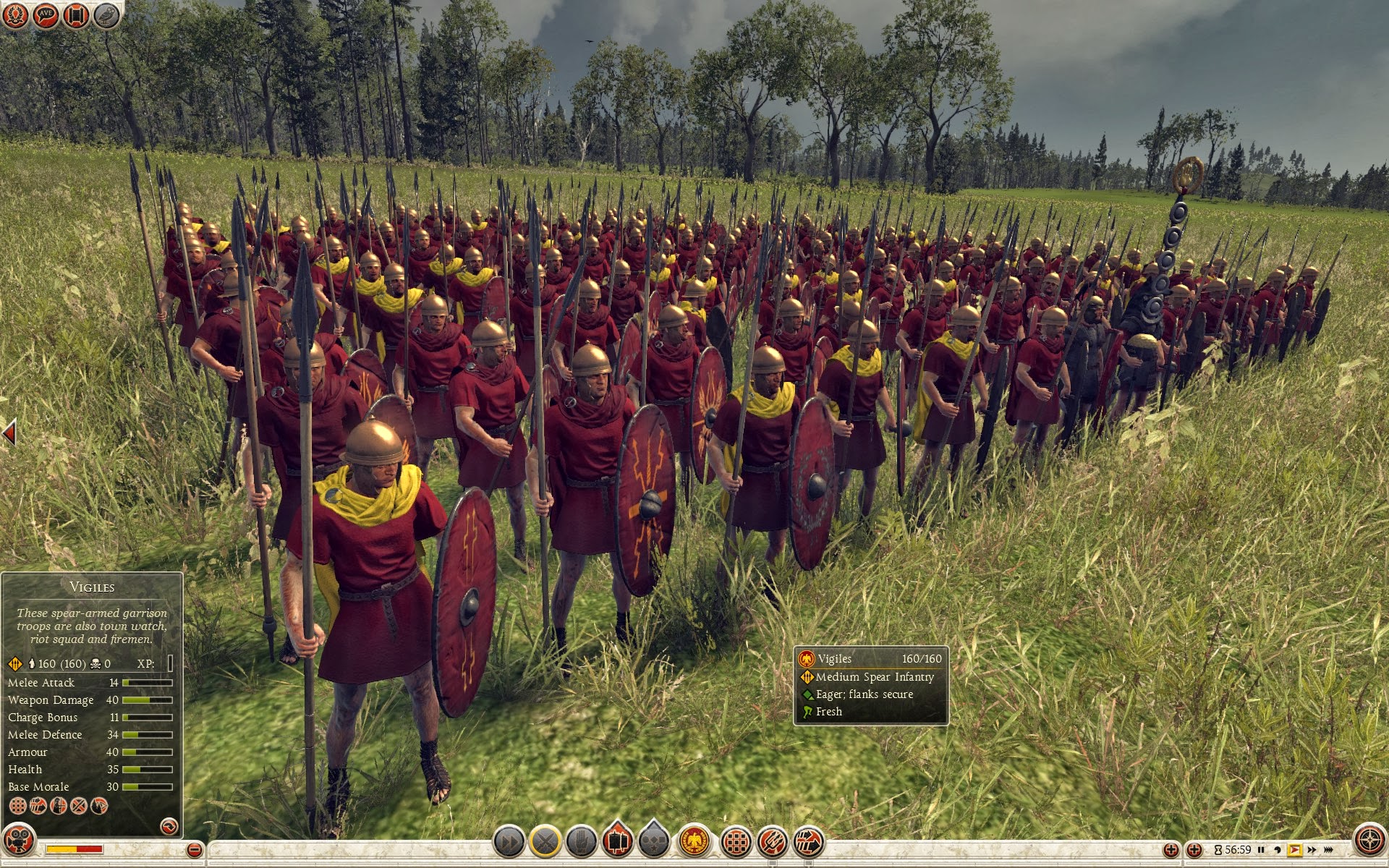The height and width of the screenshot is (868, 1389).
Task: Select the golden eagle faction emblem
Action: (x=694, y=841)
